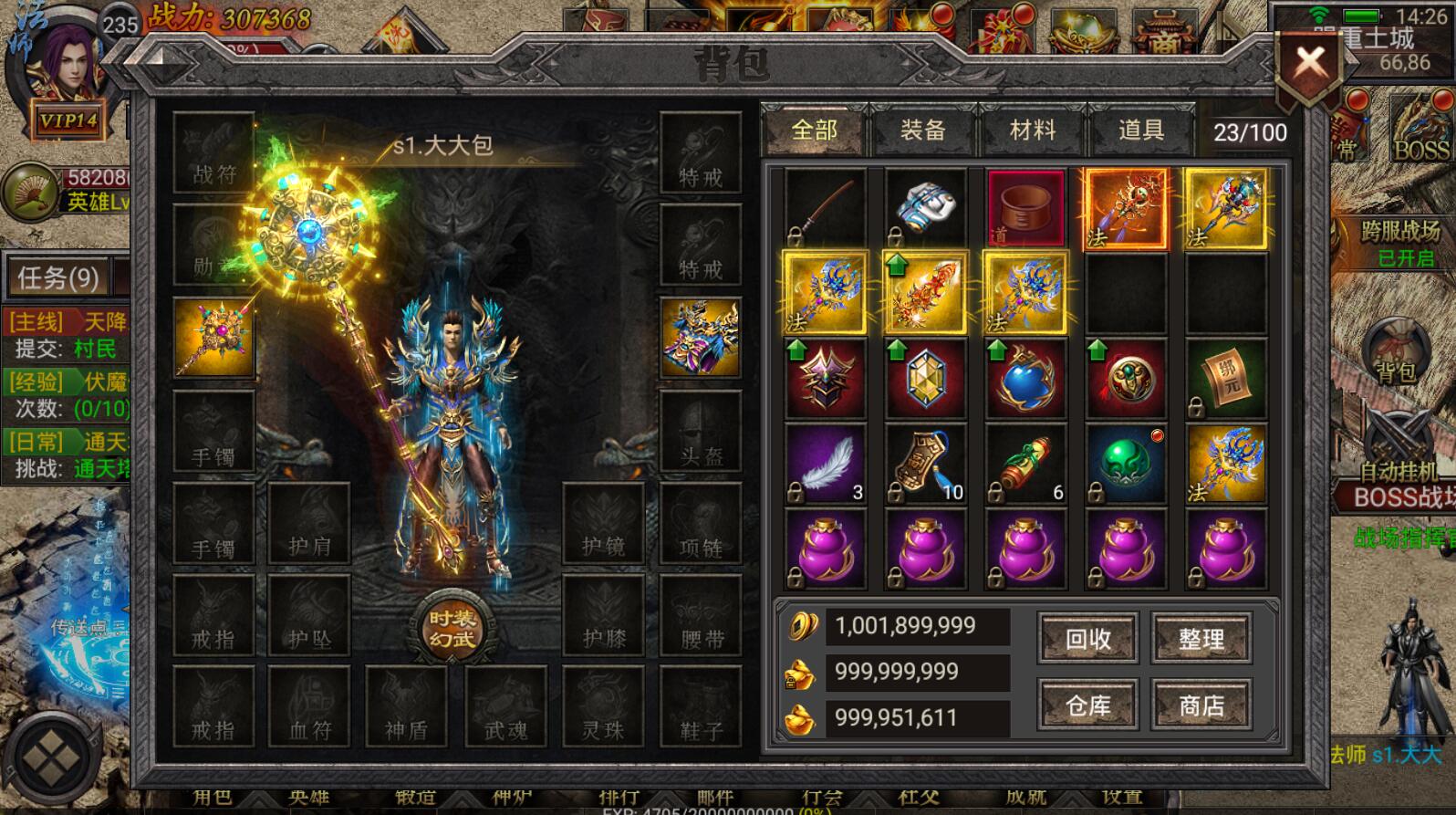Click the 回收 recycle button
Image resolution: width=1456 pixels, height=815 pixels.
(1087, 639)
